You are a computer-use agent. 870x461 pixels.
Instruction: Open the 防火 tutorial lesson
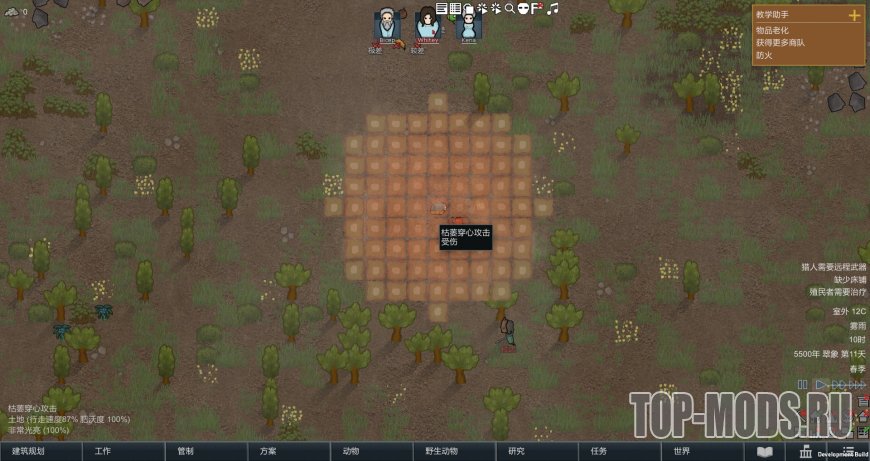pos(764,55)
